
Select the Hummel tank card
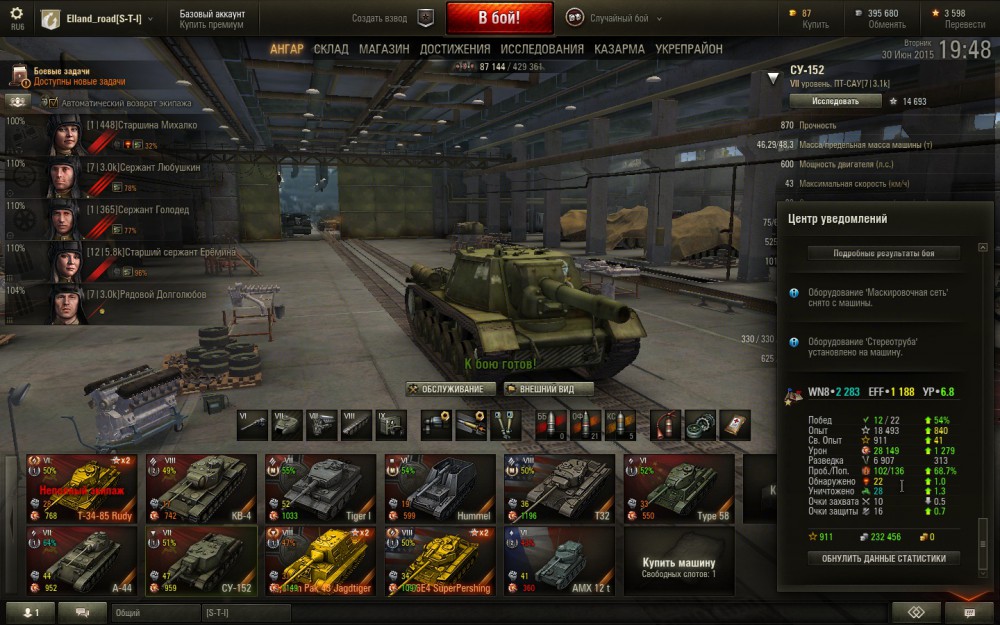point(440,488)
